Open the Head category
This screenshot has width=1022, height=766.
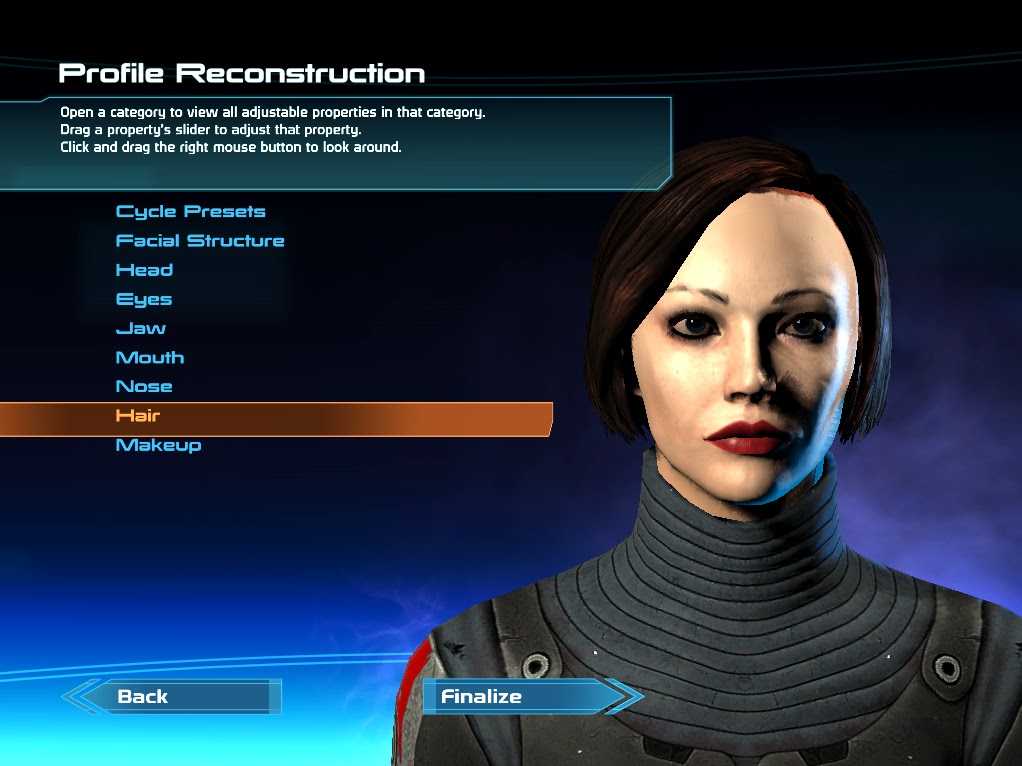tap(144, 270)
